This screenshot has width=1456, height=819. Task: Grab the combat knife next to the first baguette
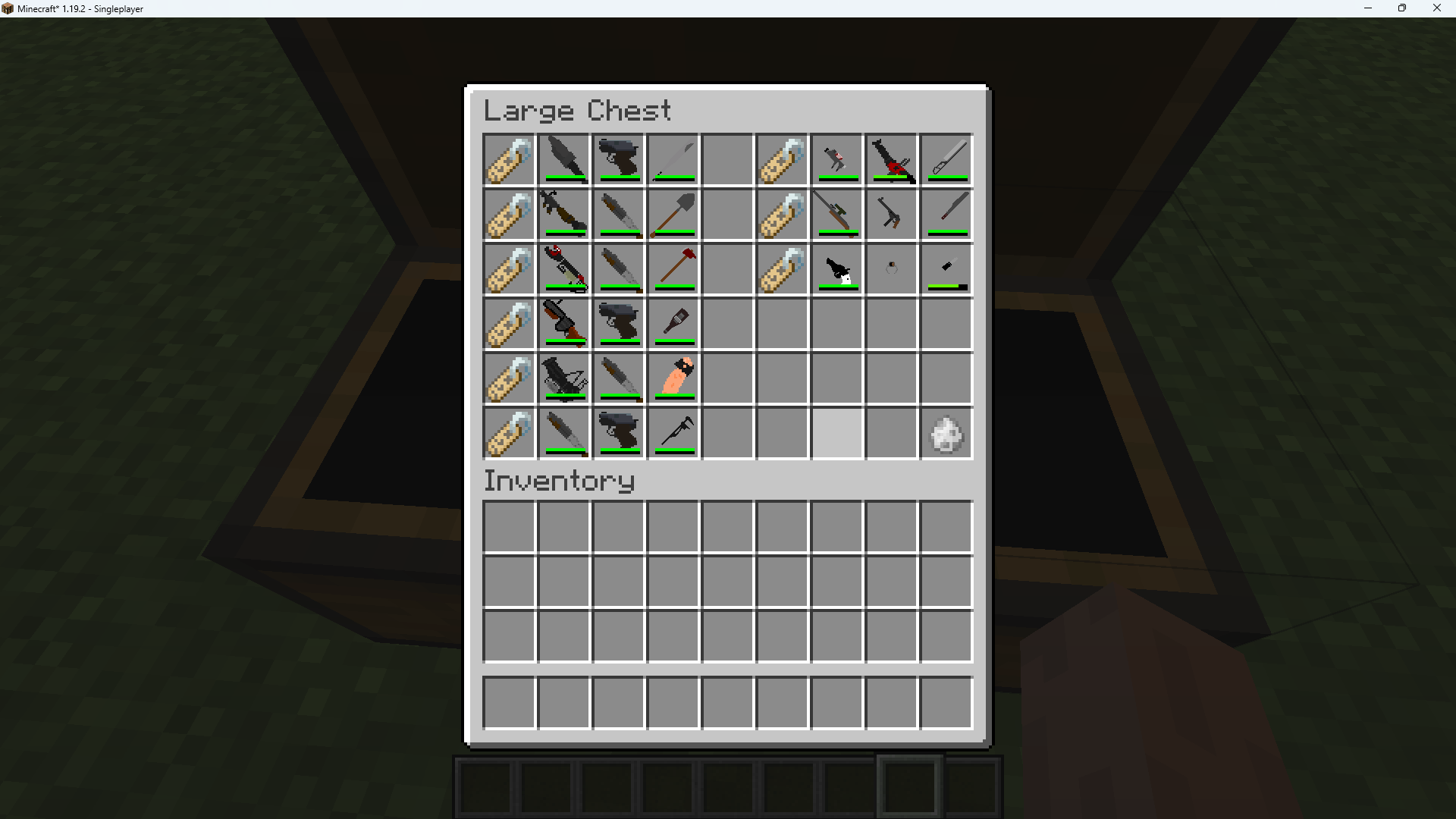(x=563, y=160)
